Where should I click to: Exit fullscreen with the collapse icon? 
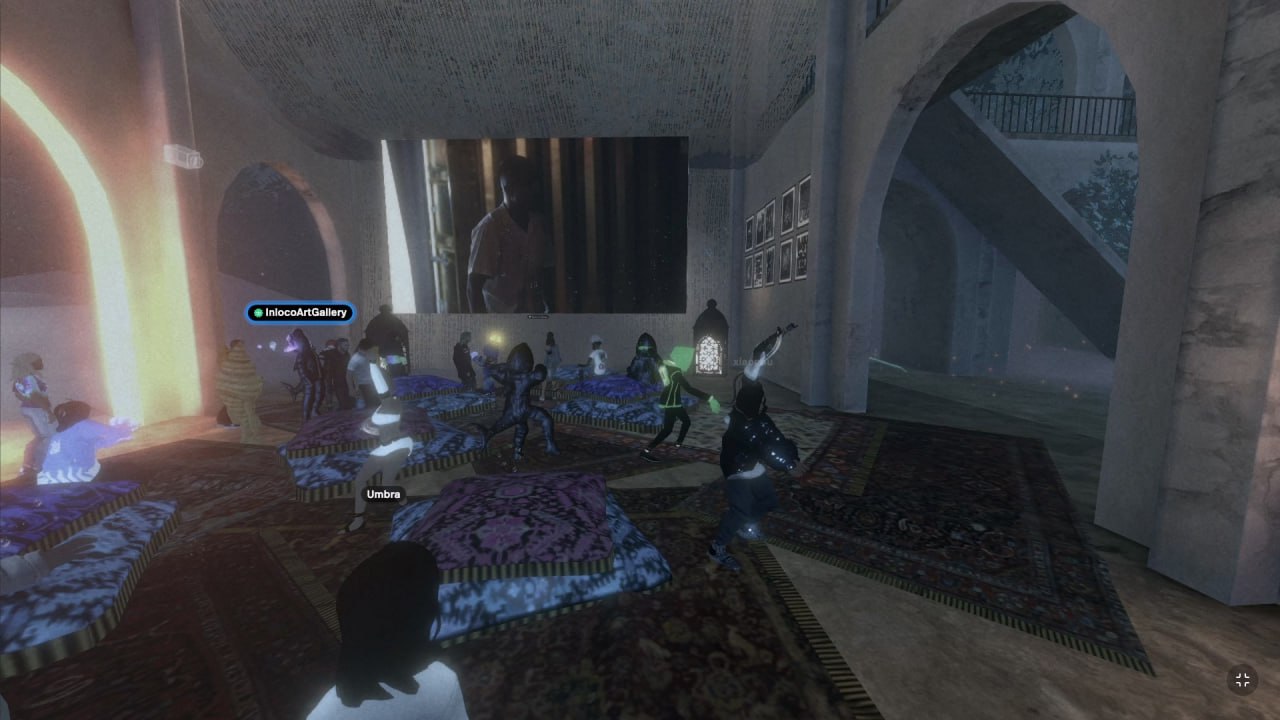click(x=1242, y=680)
